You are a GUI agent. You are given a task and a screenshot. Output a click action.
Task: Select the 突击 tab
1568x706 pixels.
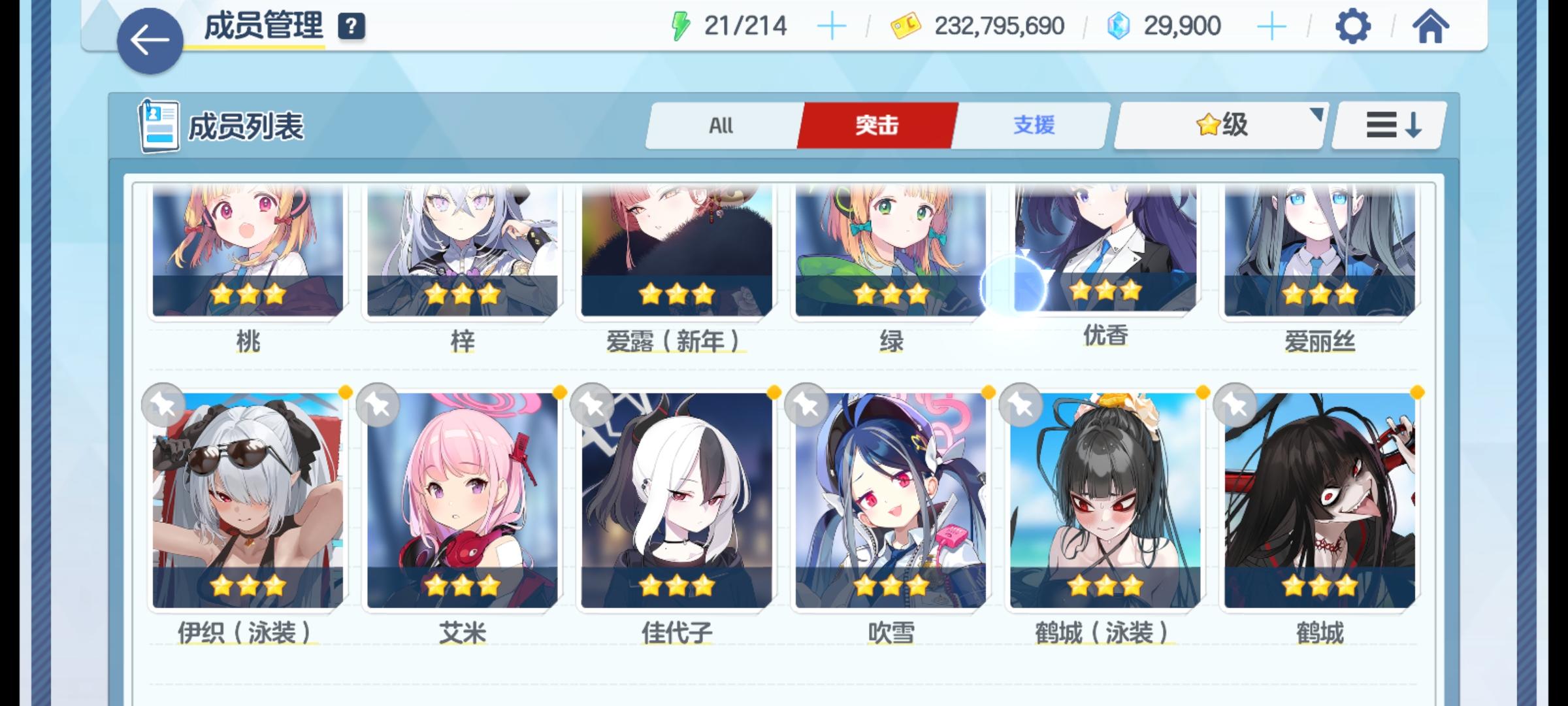(x=875, y=126)
